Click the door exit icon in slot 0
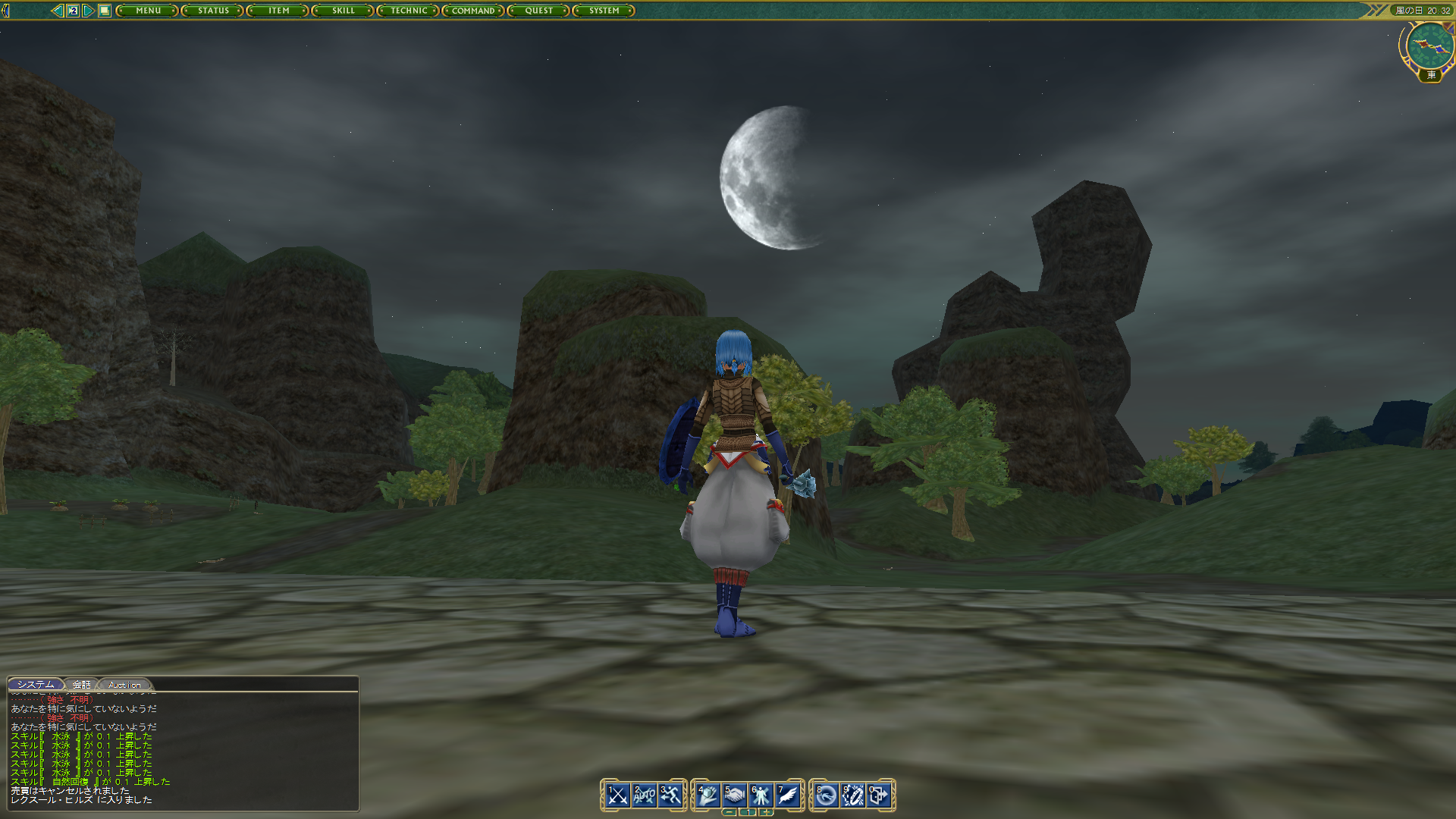This screenshot has width=1456, height=819. click(x=878, y=794)
